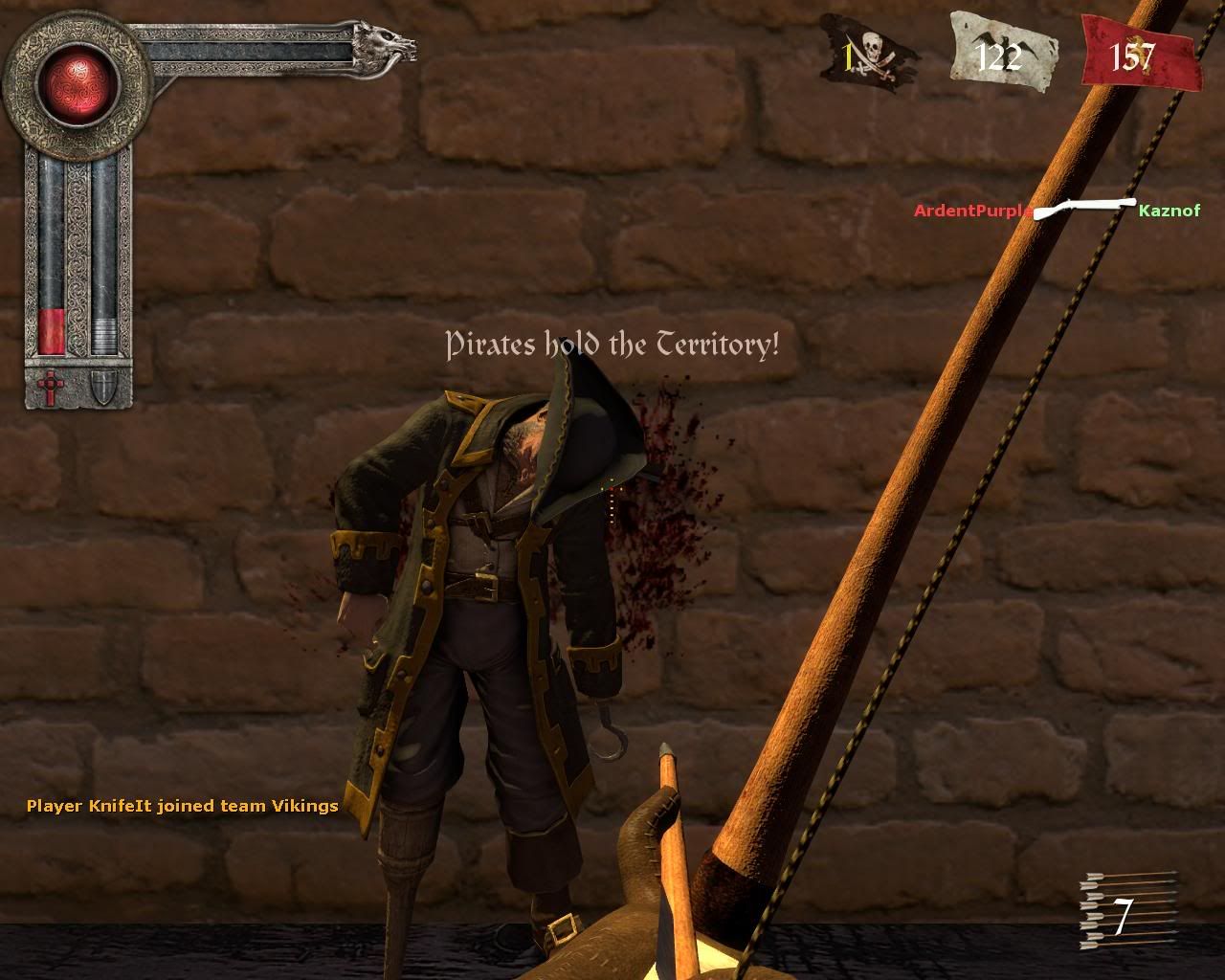Select the dragon-head ornament on the HUD frame

coord(383,43)
